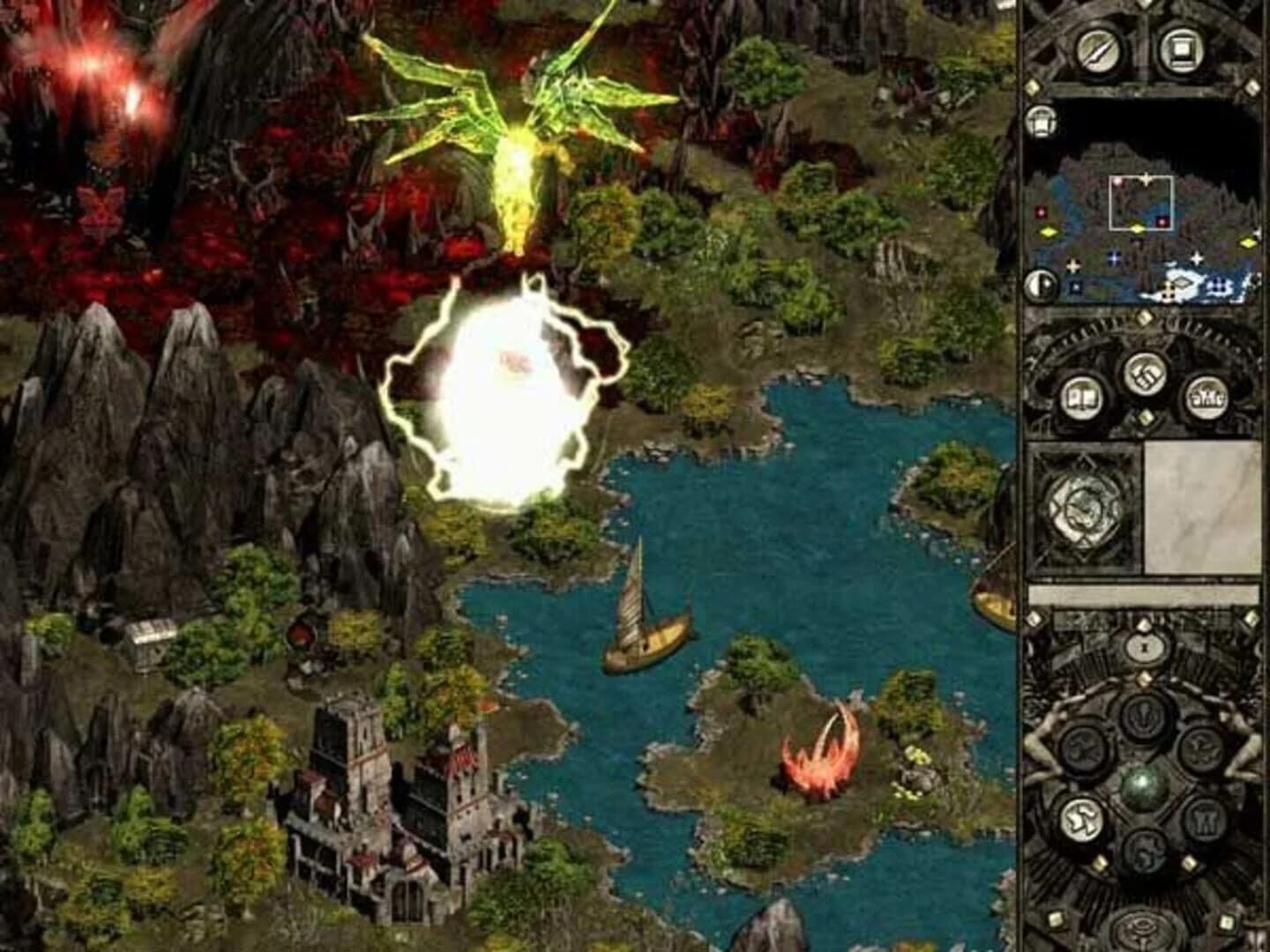Toggle the glowing green orb at dial center
This screenshot has height=952, width=1270.
[x=1141, y=784]
